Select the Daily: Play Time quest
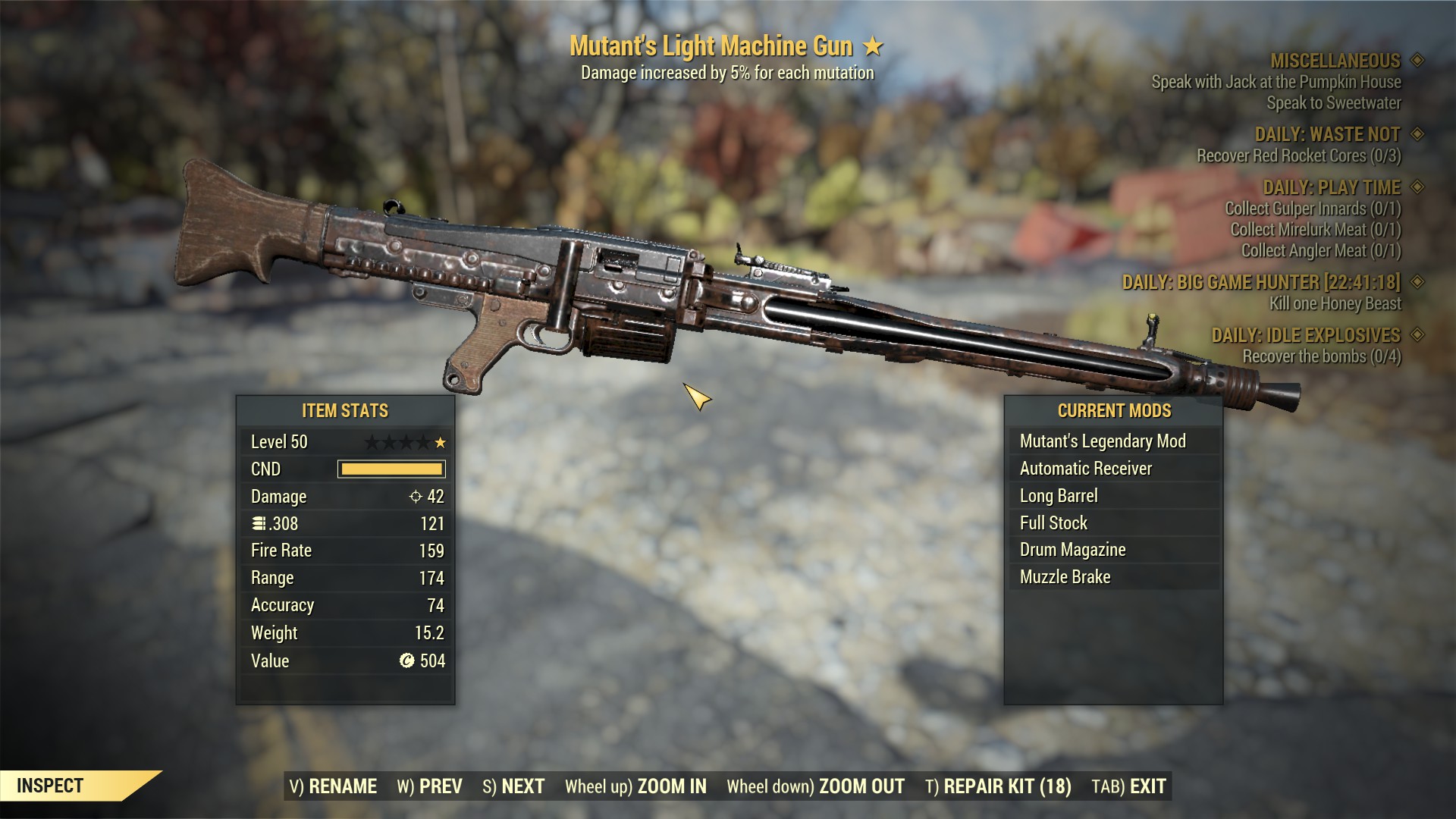The height and width of the screenshot is (819, 1456). (x=1331, y=187)
